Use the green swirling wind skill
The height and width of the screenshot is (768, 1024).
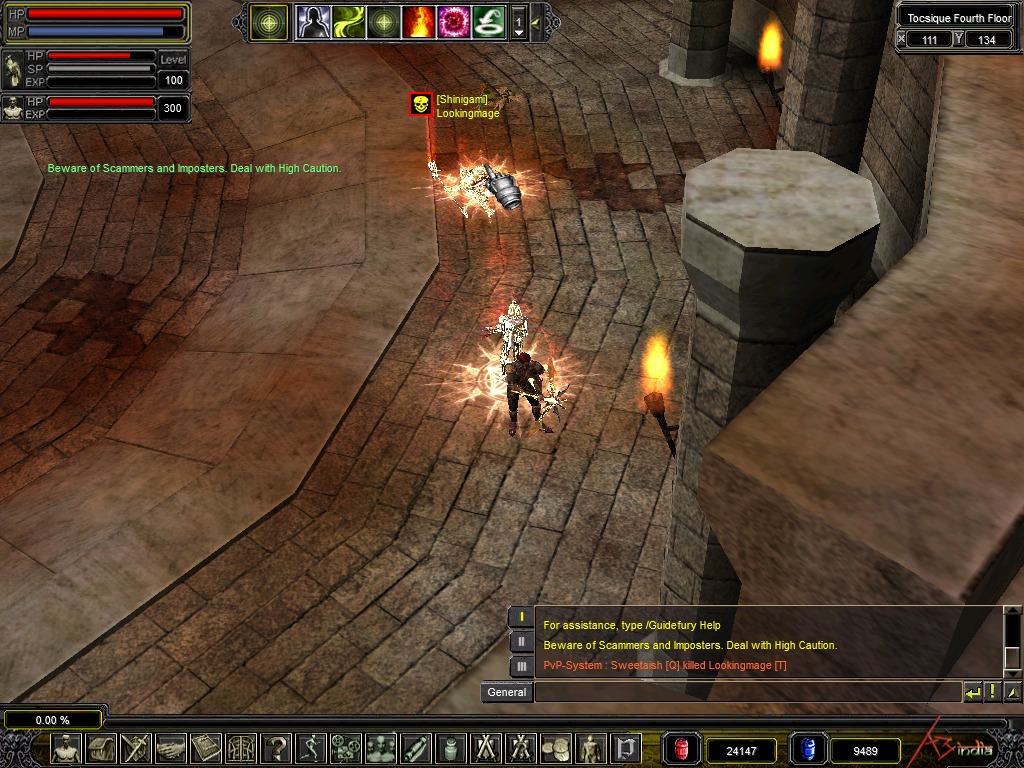[x=349, y=22]
